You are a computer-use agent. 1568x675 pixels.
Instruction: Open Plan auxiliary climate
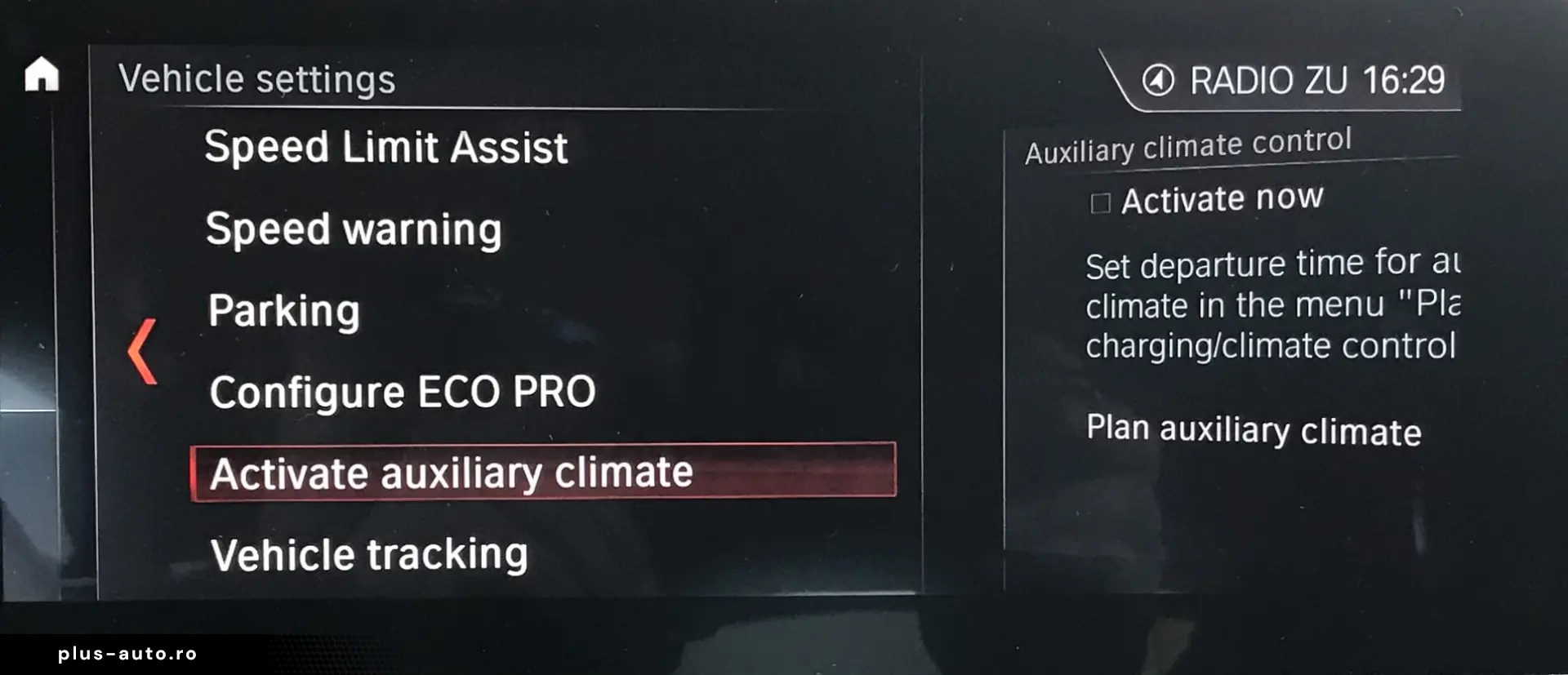pos(1253,430)
